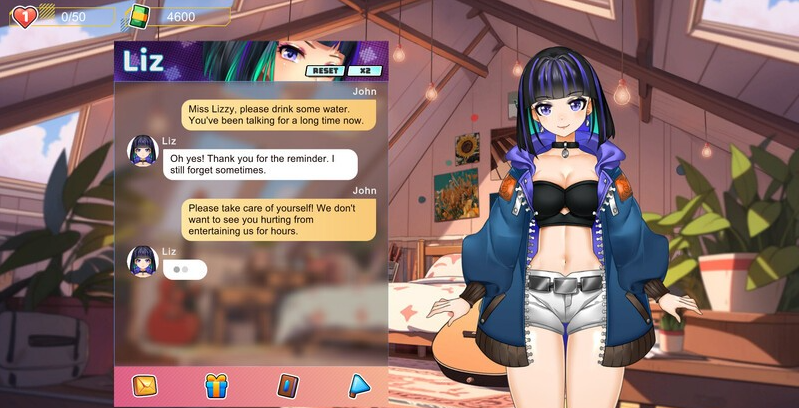This screenshot has width=799, height=408.
Task: Click the blue megaphone icon
Action: point(359,385)
